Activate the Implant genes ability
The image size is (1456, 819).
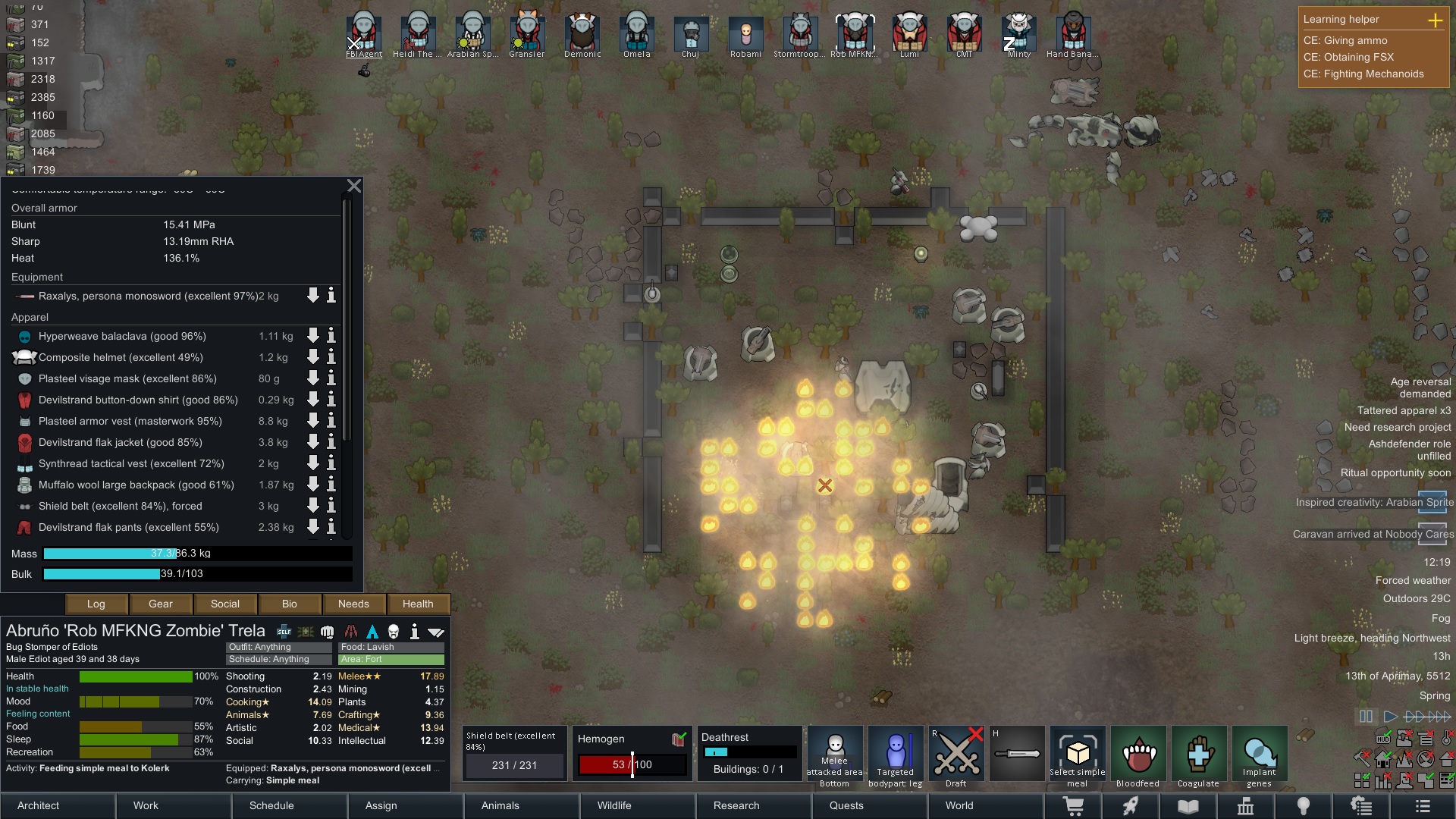coord(1259,756)
